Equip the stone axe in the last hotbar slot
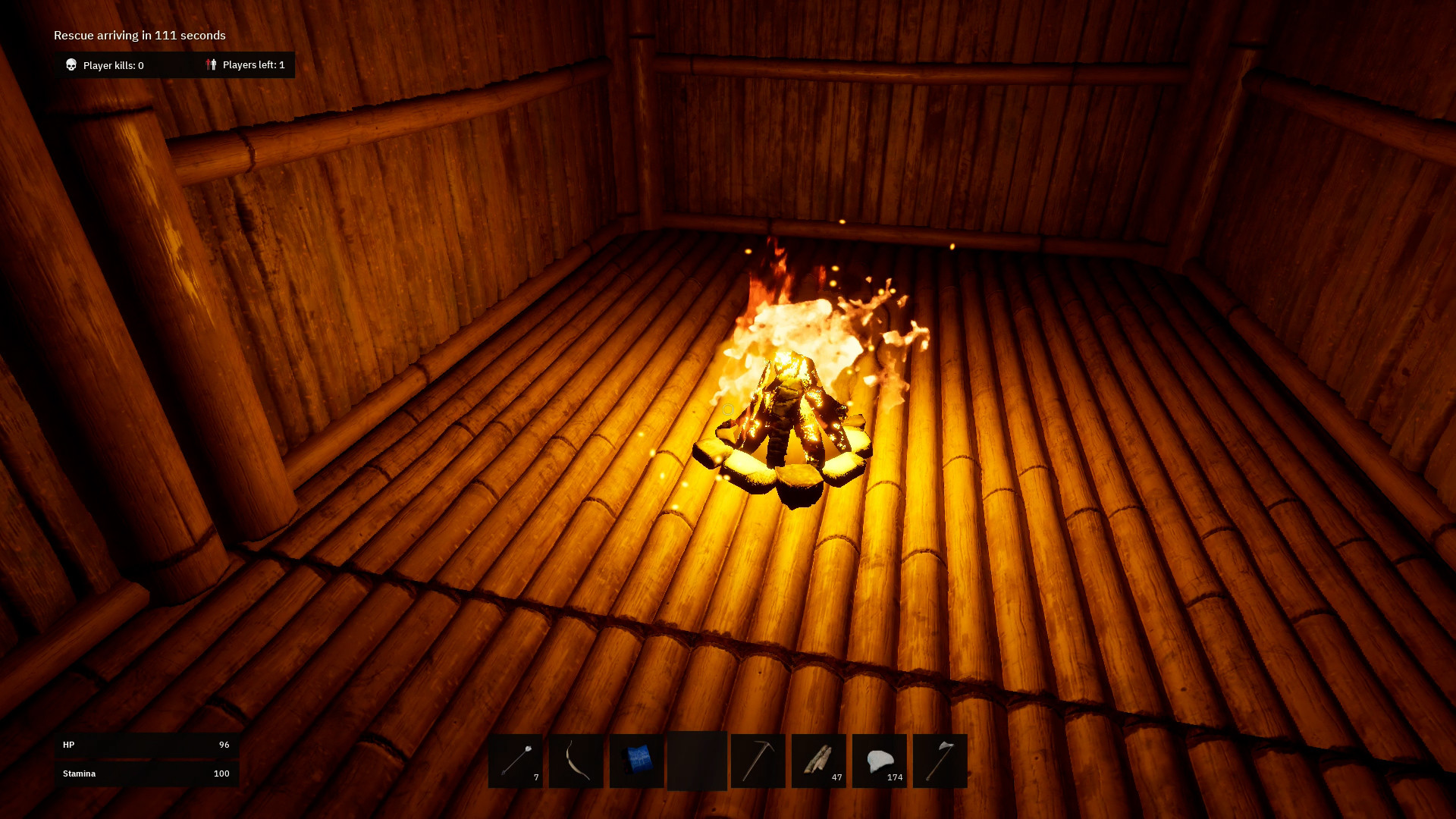1456x819 pixels. (940, 761)
